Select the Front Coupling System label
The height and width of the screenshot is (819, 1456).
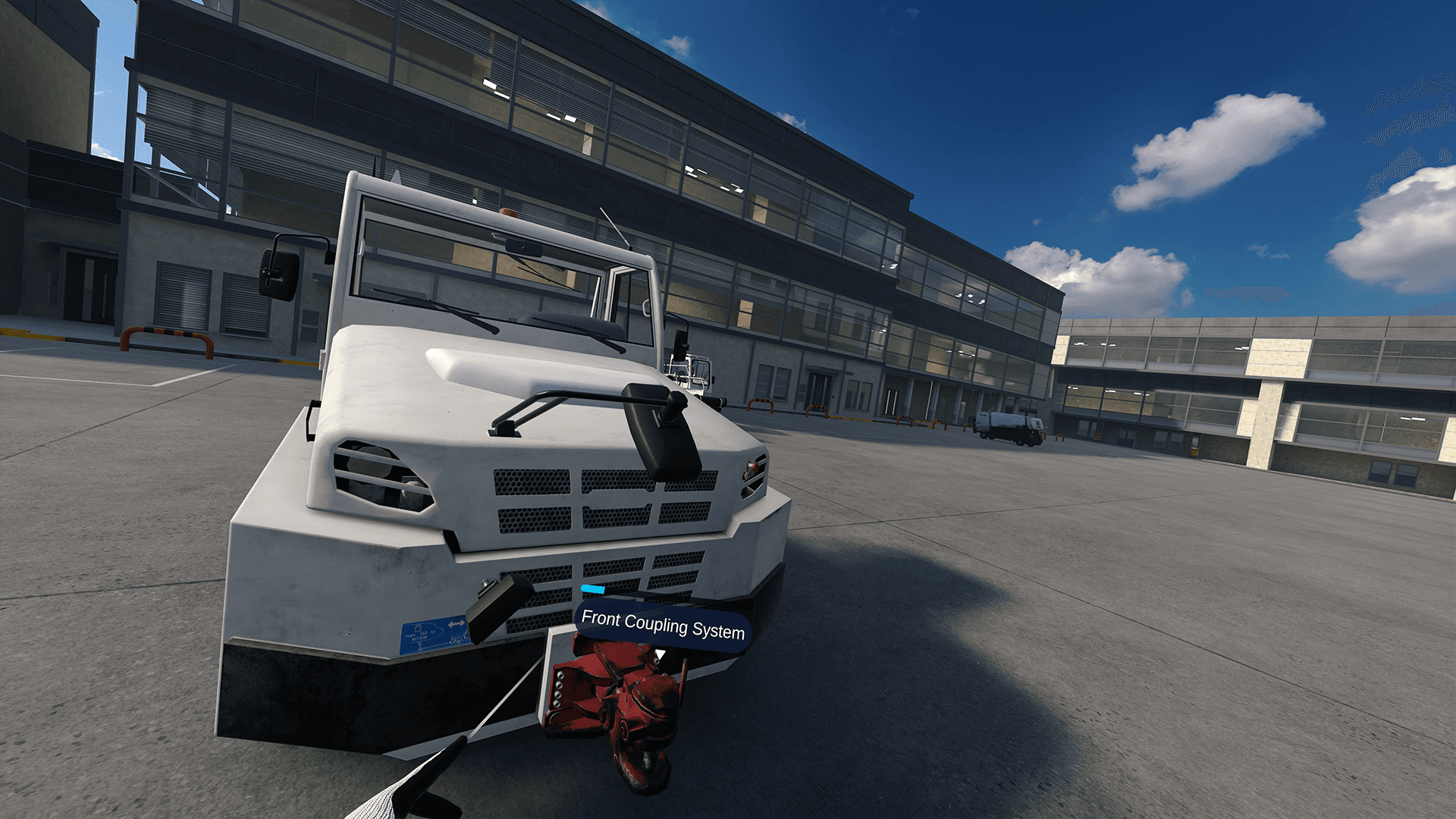pyautogui.click(x=662, y=626)
